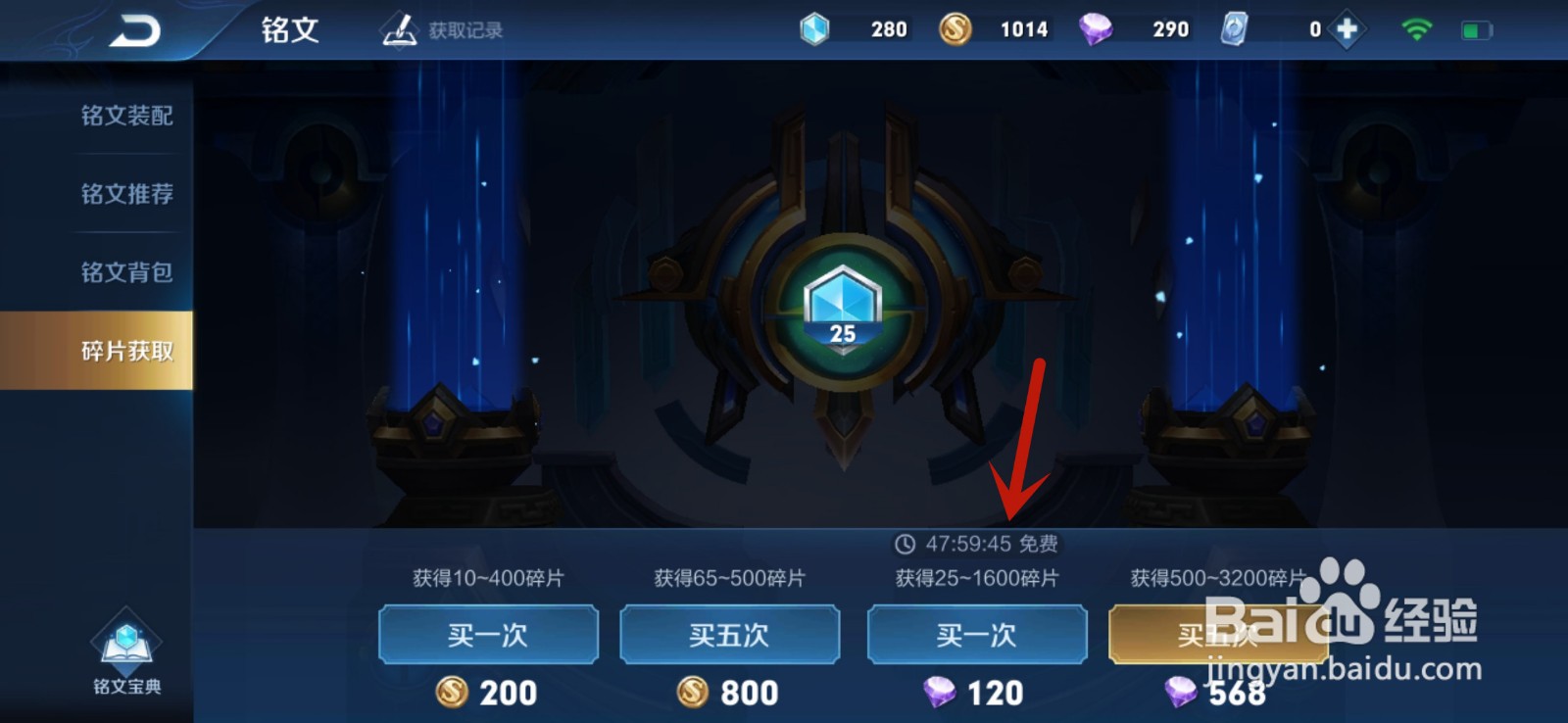Click the diamond currency icon showing 290

pos(1098,28)
